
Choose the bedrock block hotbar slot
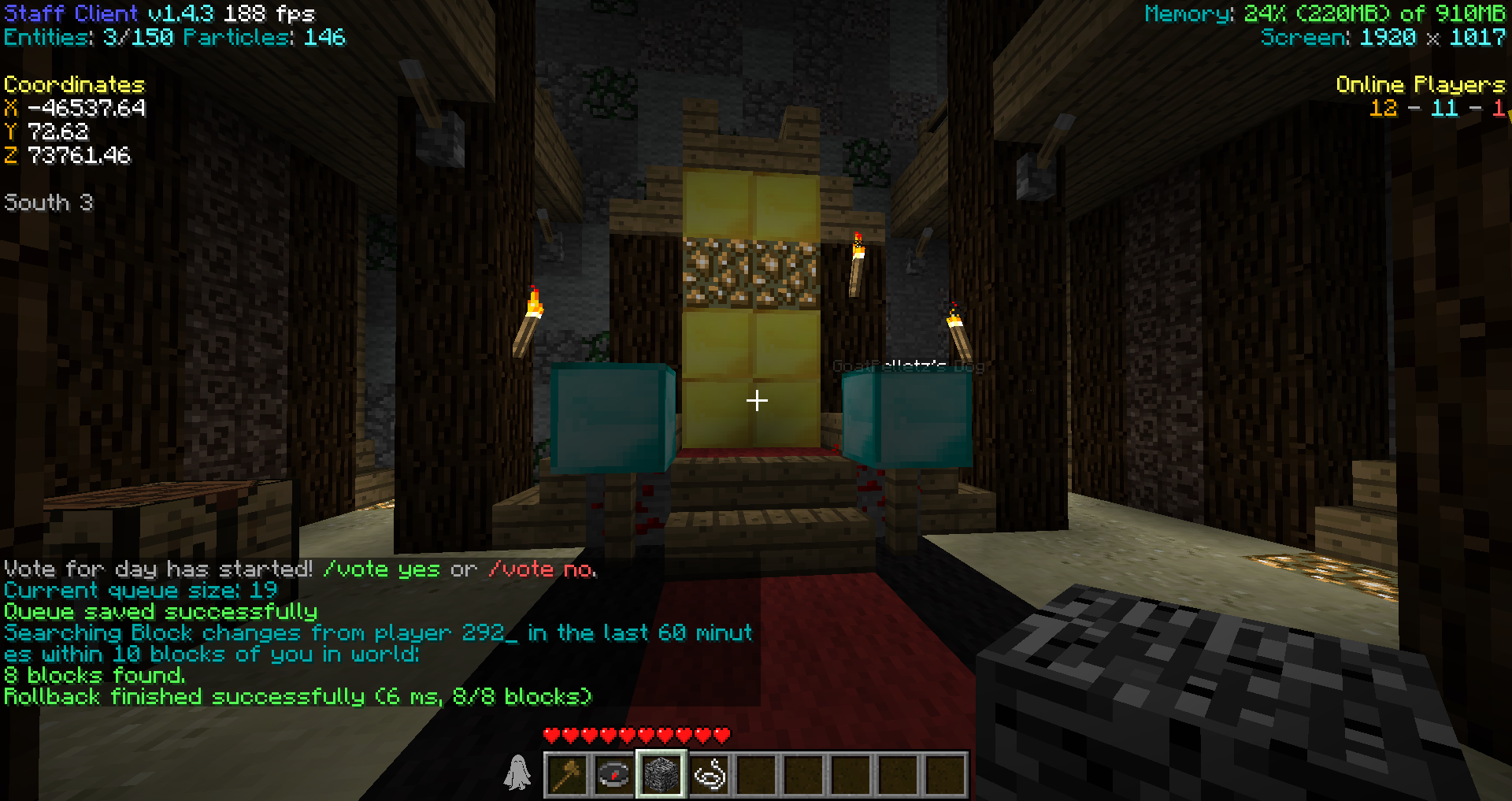(x=661, y=774)
